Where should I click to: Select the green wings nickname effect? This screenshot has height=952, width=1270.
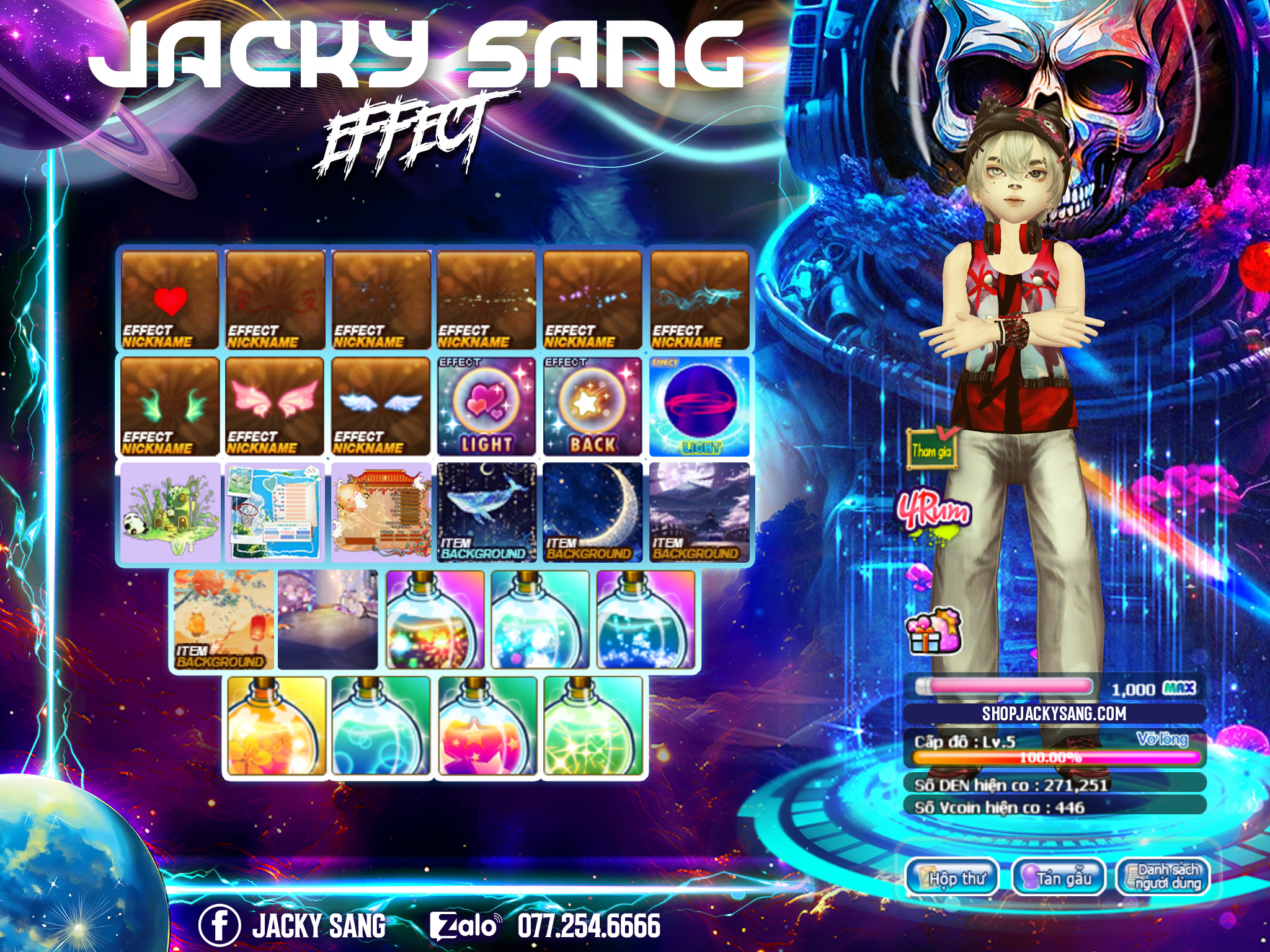pos(169,407)
